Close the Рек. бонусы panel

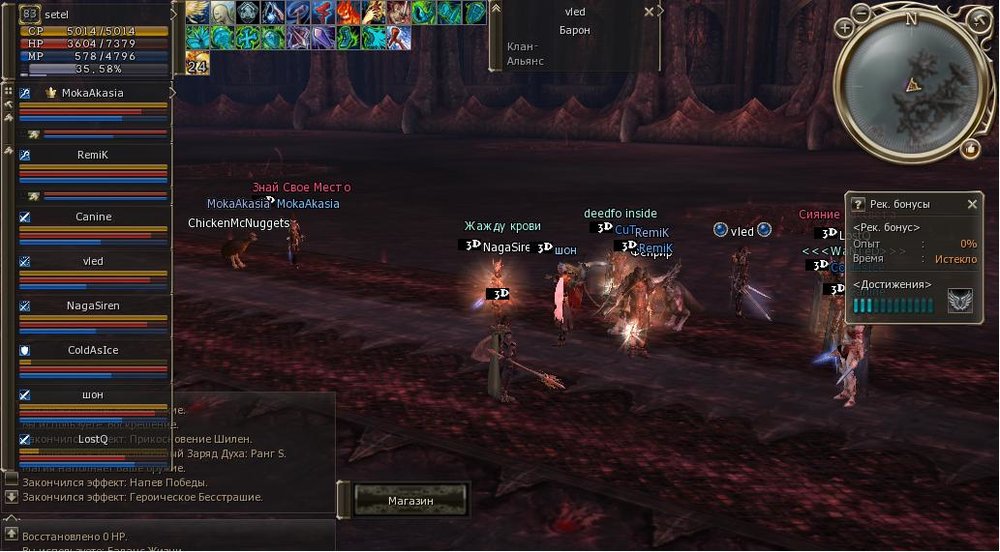coord(972,204)
